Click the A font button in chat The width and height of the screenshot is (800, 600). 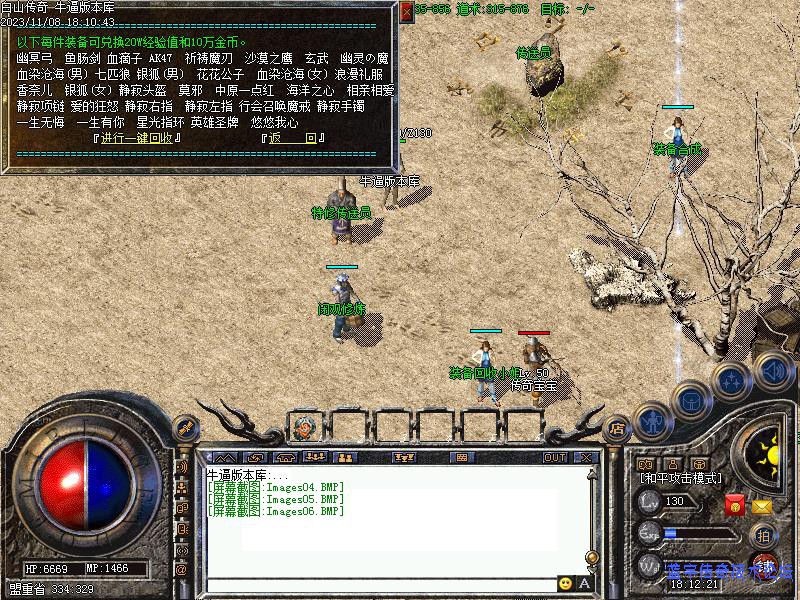[x=585, y=583]
